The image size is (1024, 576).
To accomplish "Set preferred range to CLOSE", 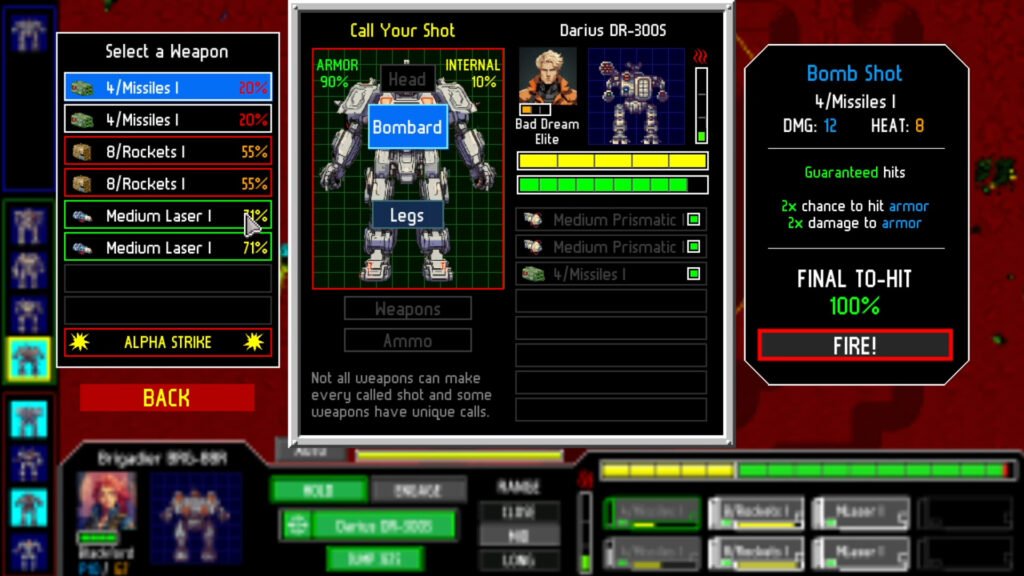I will [x=517, y=511].
